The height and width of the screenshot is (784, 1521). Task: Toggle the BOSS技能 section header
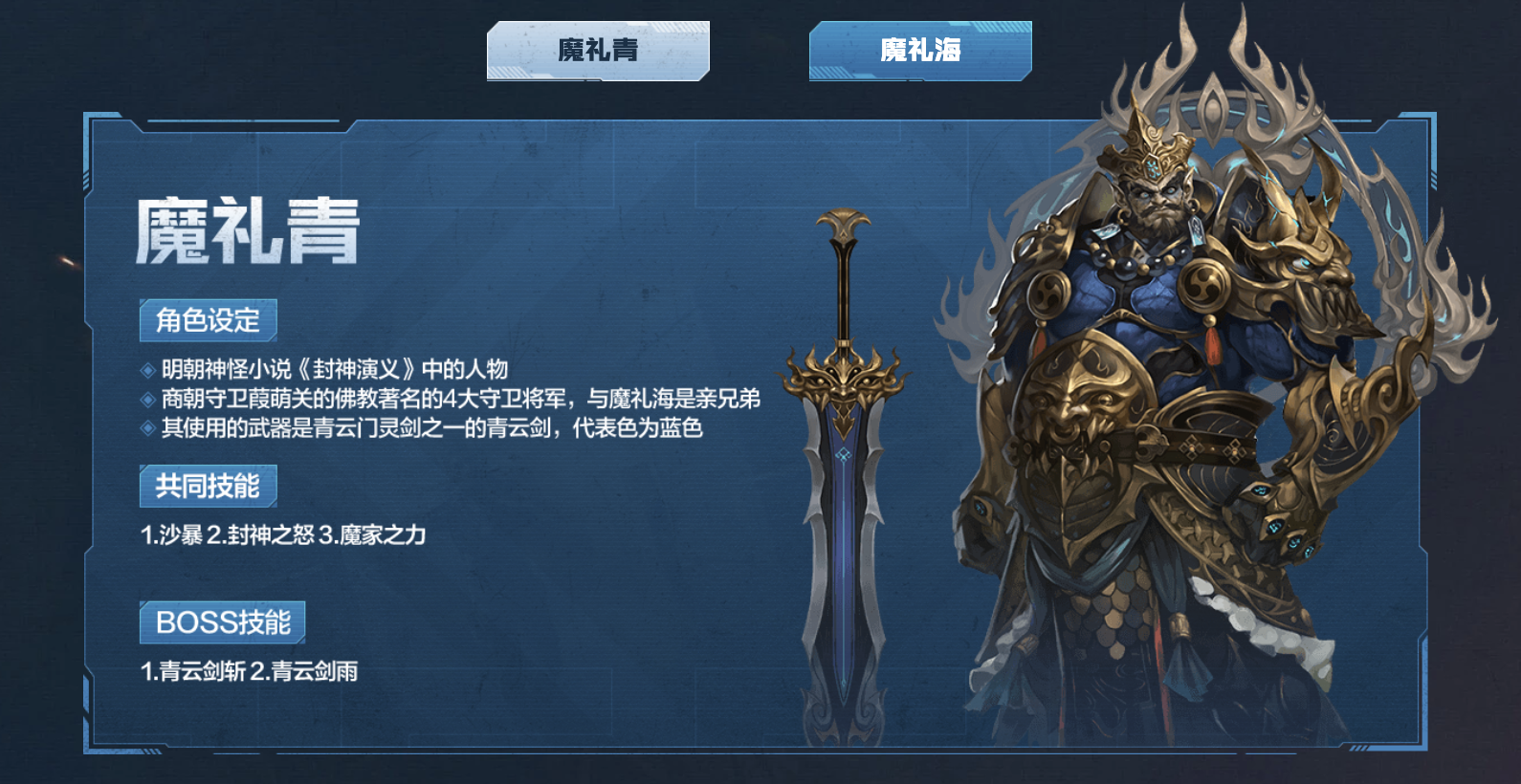pyautogui.click(x=222, y=621)
